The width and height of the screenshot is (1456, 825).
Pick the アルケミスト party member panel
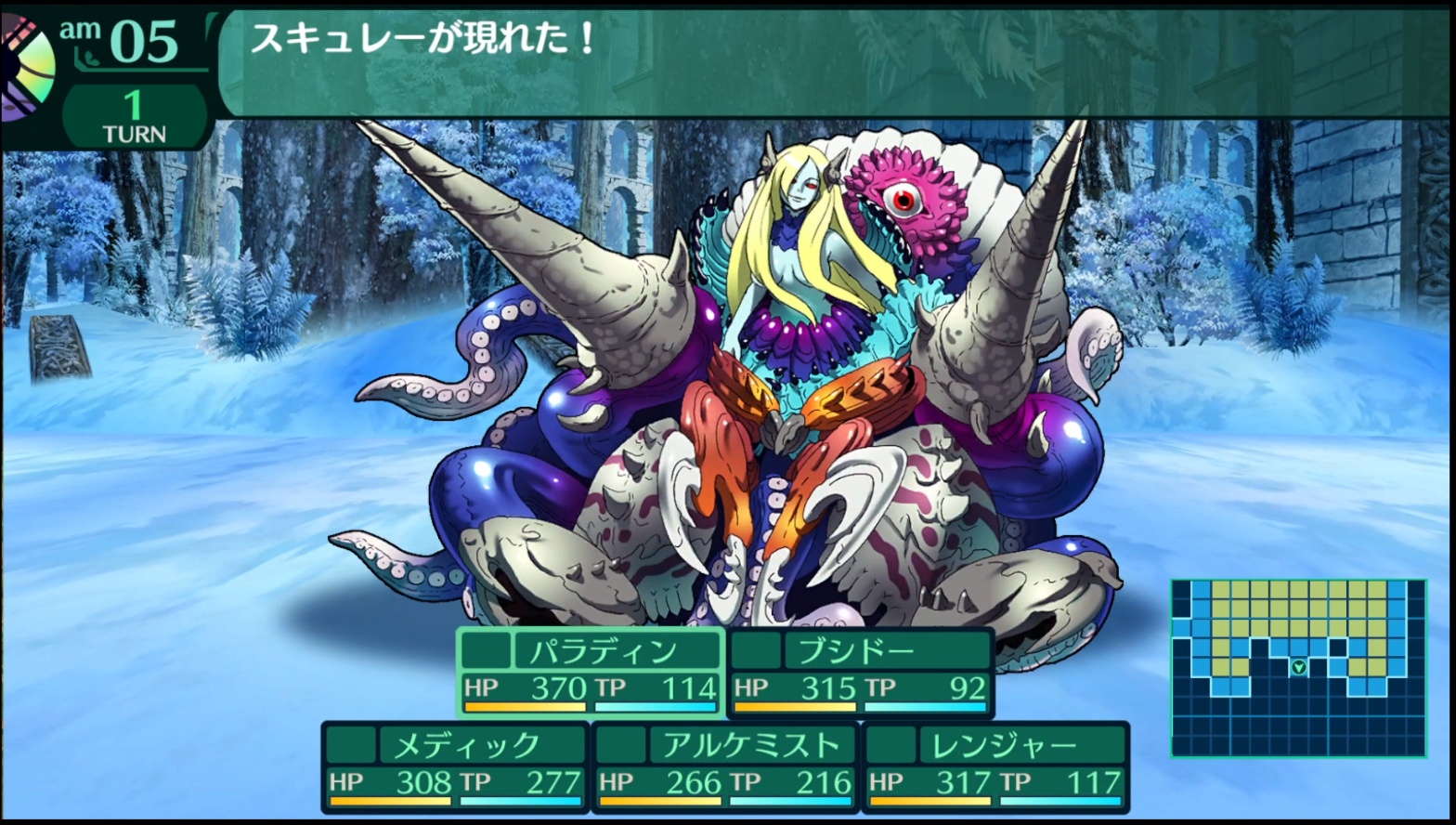725,766
